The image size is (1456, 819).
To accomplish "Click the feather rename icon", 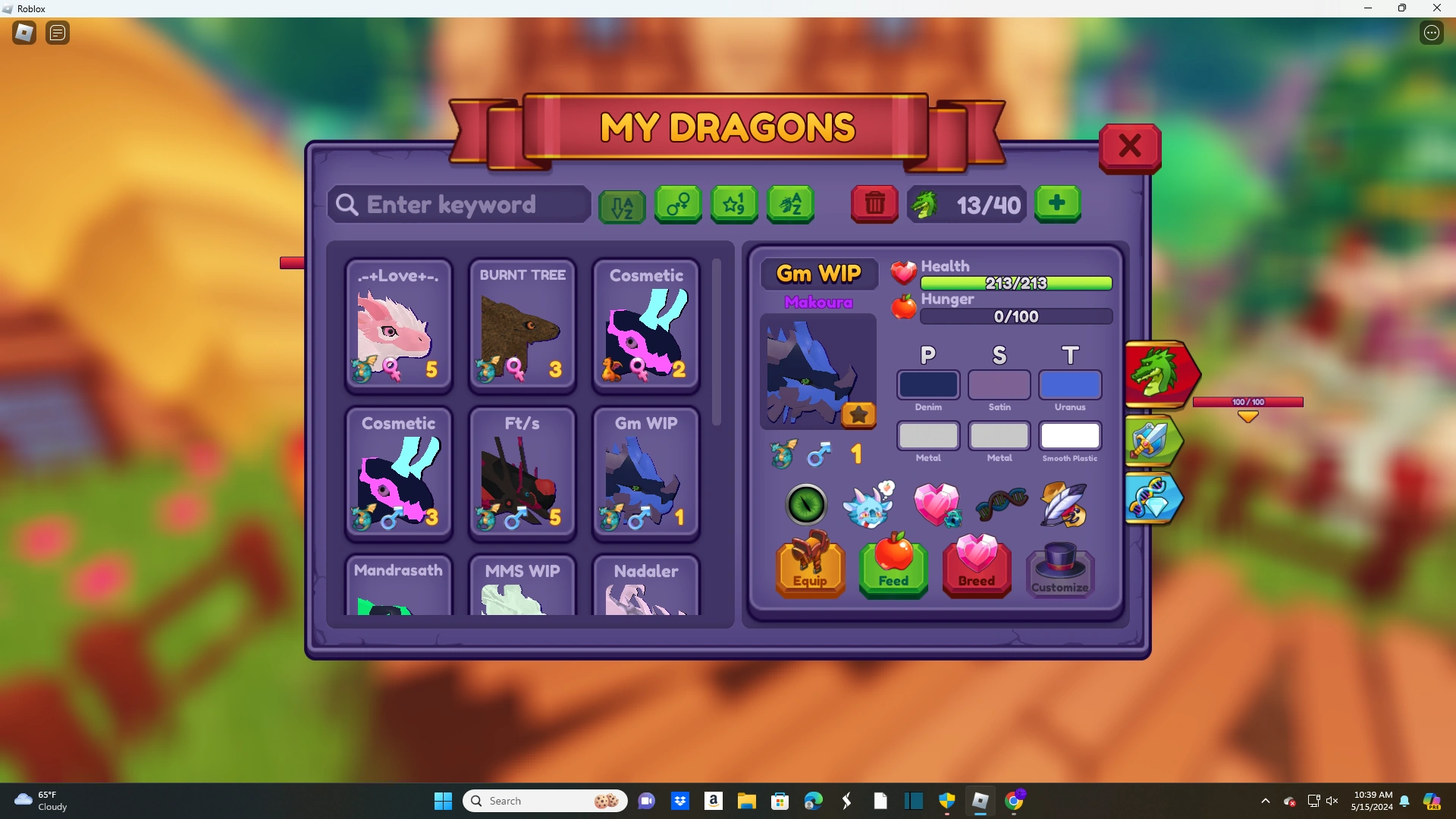I will (1064, 505).
